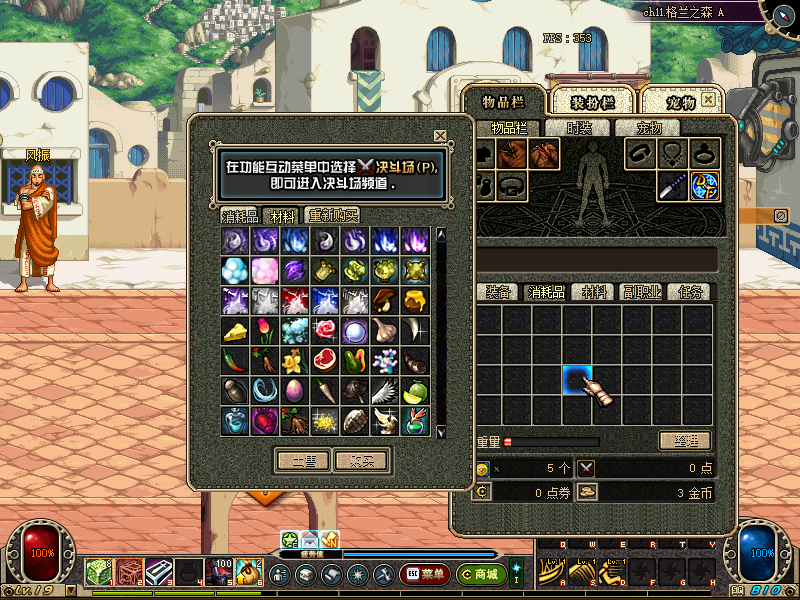Pick the brown mushroom item
Image resolution: width=800 pixels, height=600 pixels.
(385, 300)
